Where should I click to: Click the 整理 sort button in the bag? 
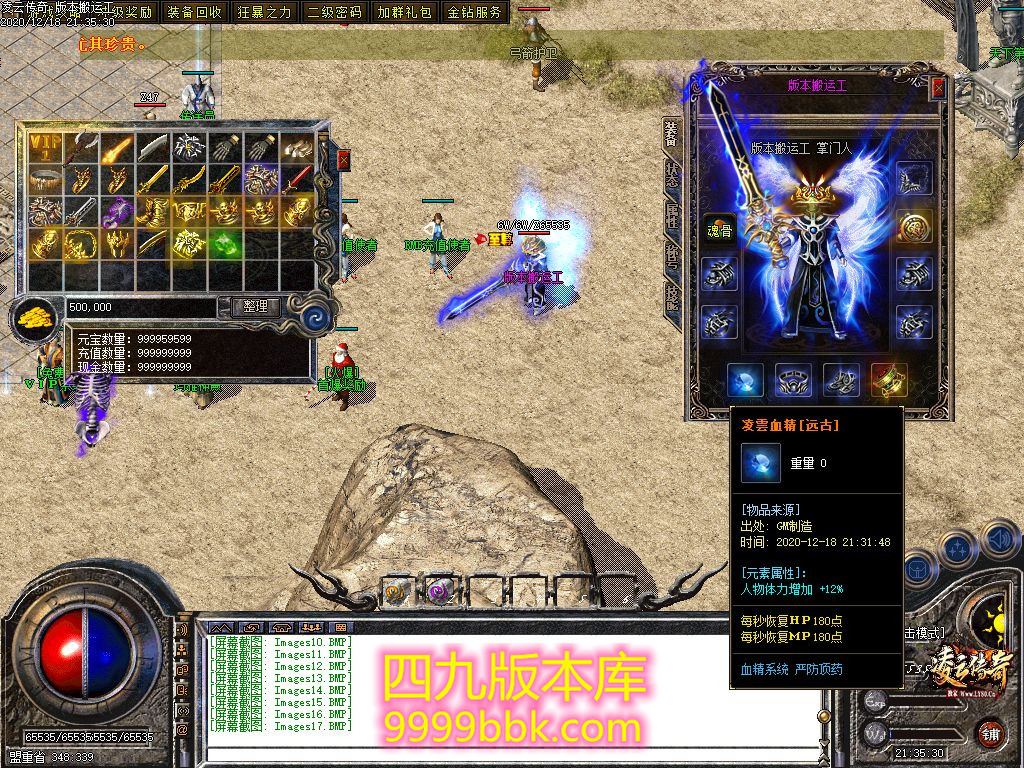pos(256,307)
